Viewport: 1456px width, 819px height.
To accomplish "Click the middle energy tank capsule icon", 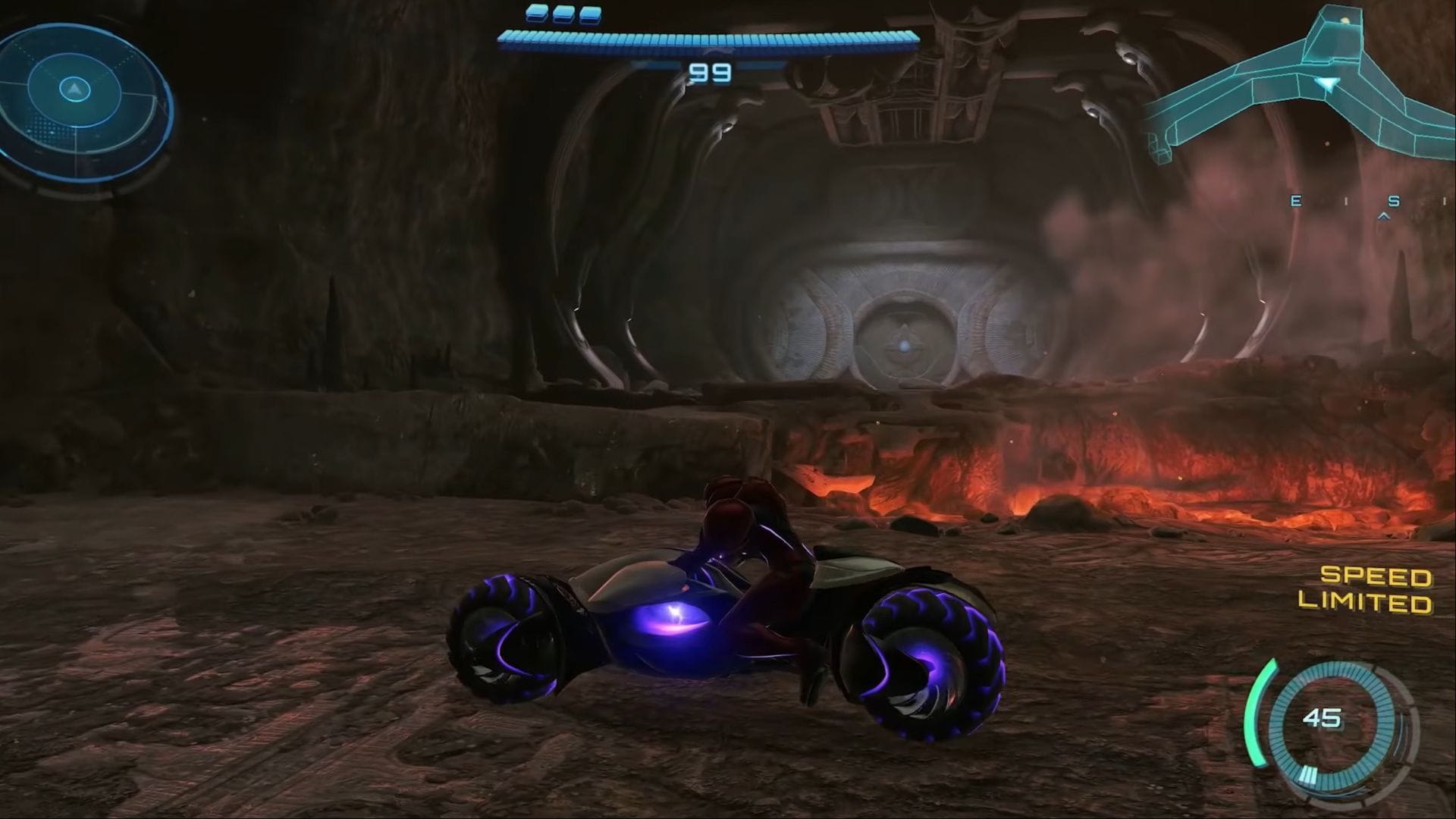I will 563,14.
